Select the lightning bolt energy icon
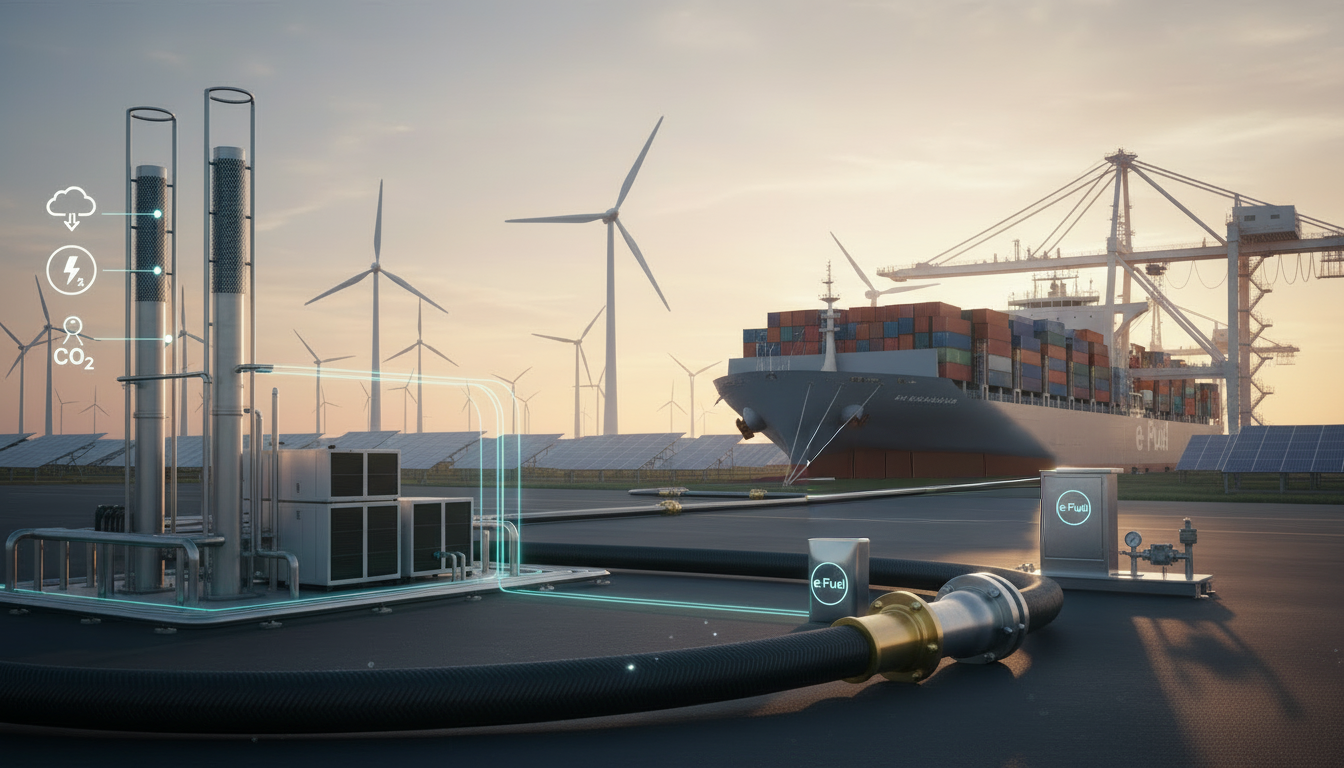1344x768 pixels. pyautogui.click(x=72, y=270)
